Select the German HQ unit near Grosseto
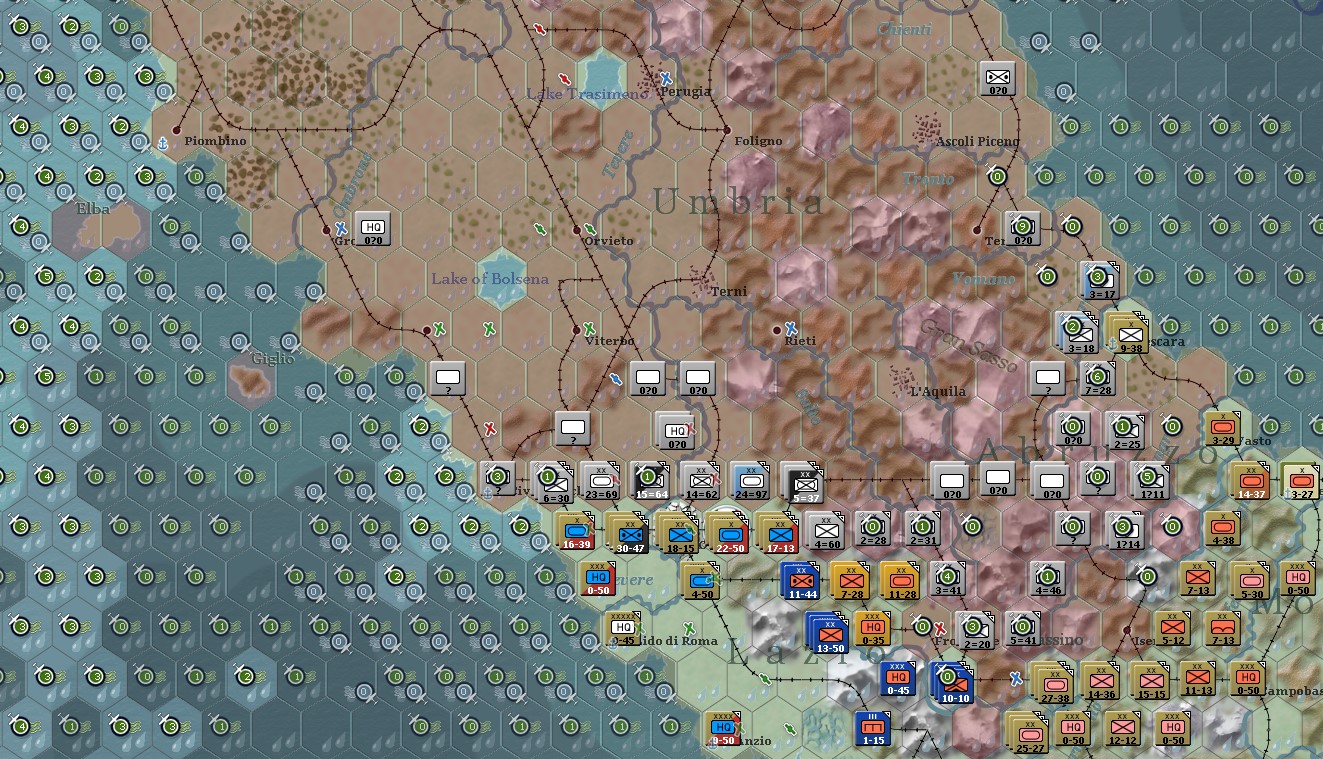 pyautogui.click(x=372, y=227)
